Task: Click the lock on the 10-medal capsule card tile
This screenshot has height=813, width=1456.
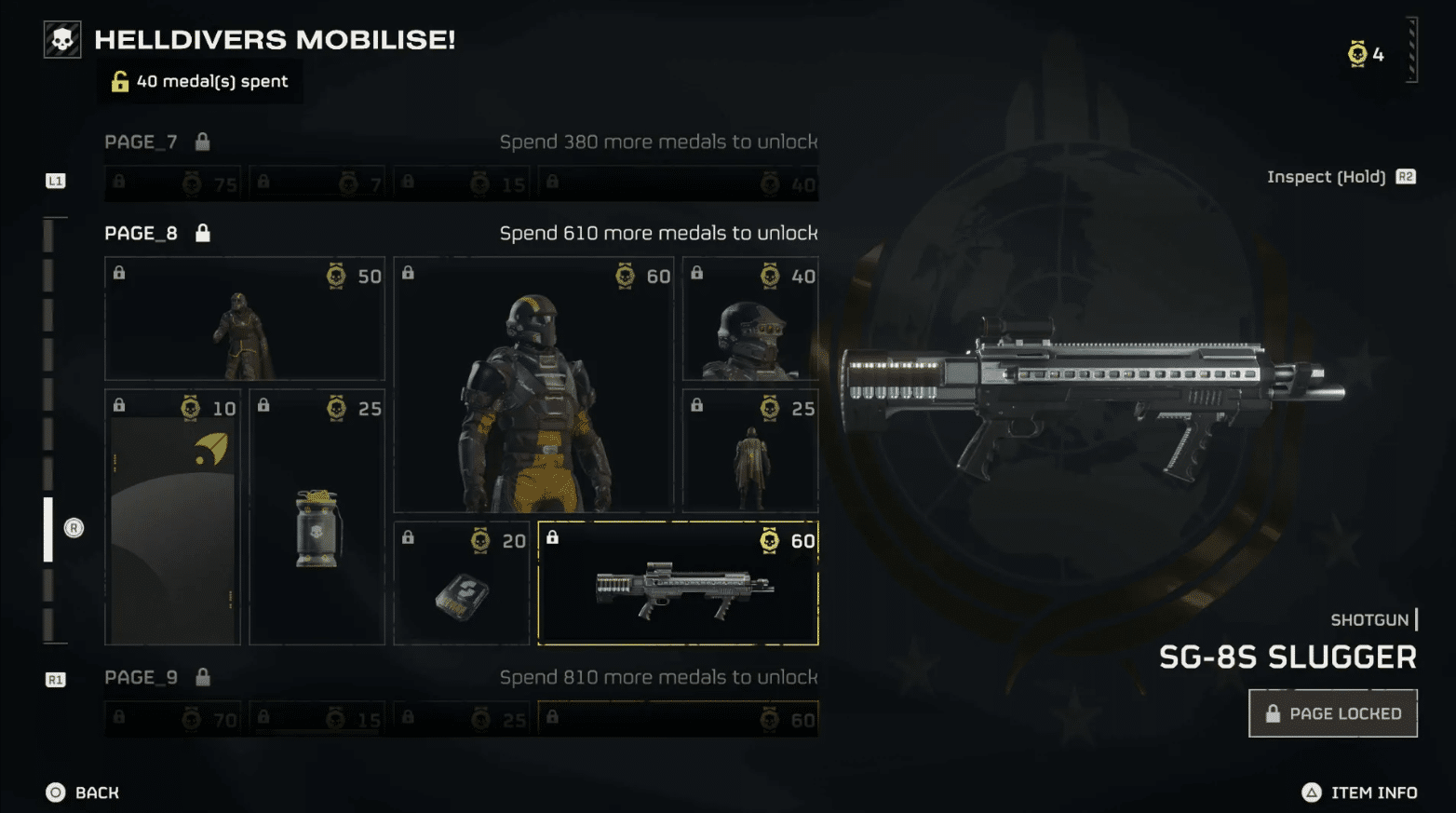Action: tap(119, 405)
